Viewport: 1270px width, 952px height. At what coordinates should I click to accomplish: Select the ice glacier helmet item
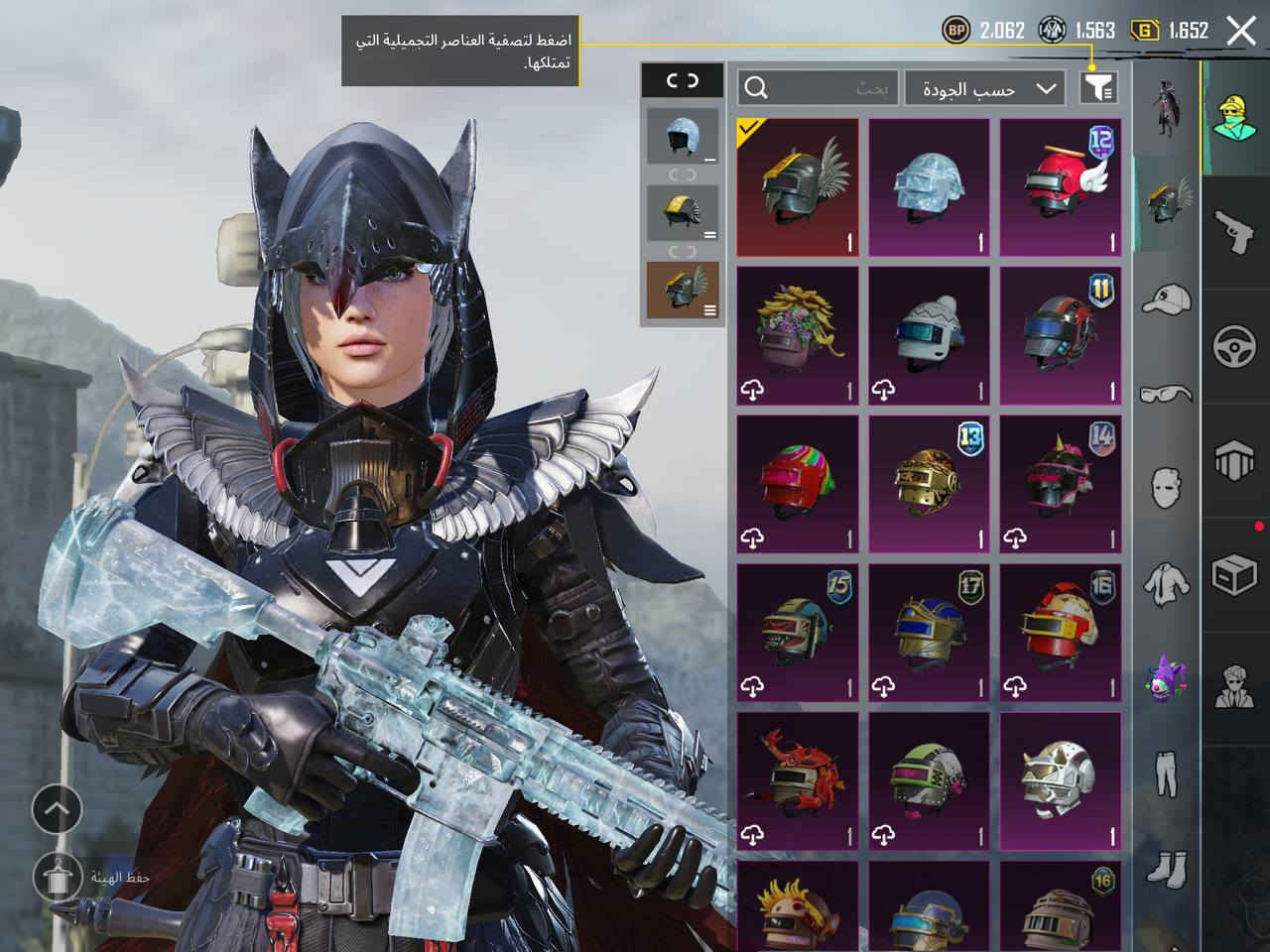coord(929,188)
